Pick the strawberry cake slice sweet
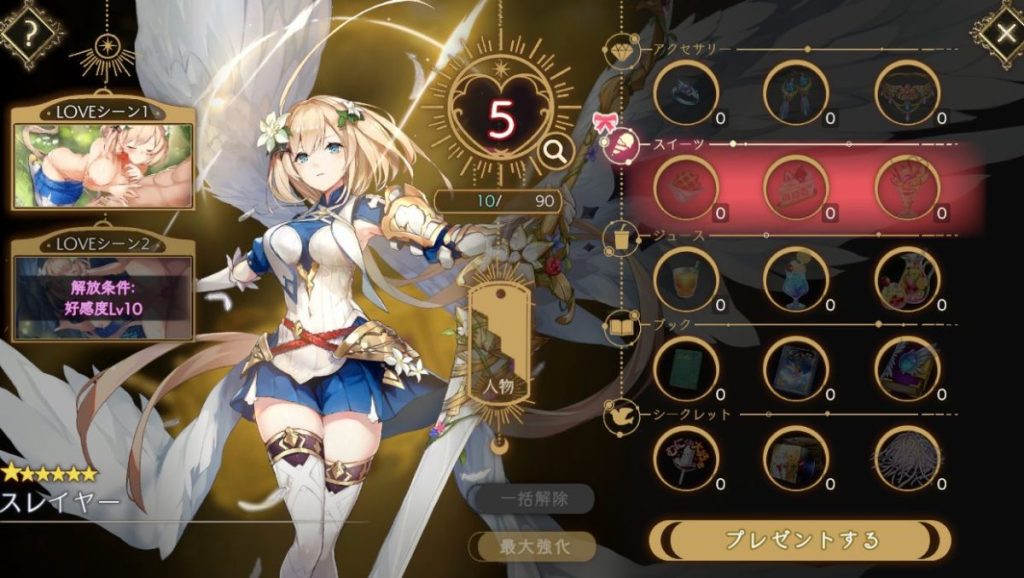1024x578 pixels. coord(796,187)
